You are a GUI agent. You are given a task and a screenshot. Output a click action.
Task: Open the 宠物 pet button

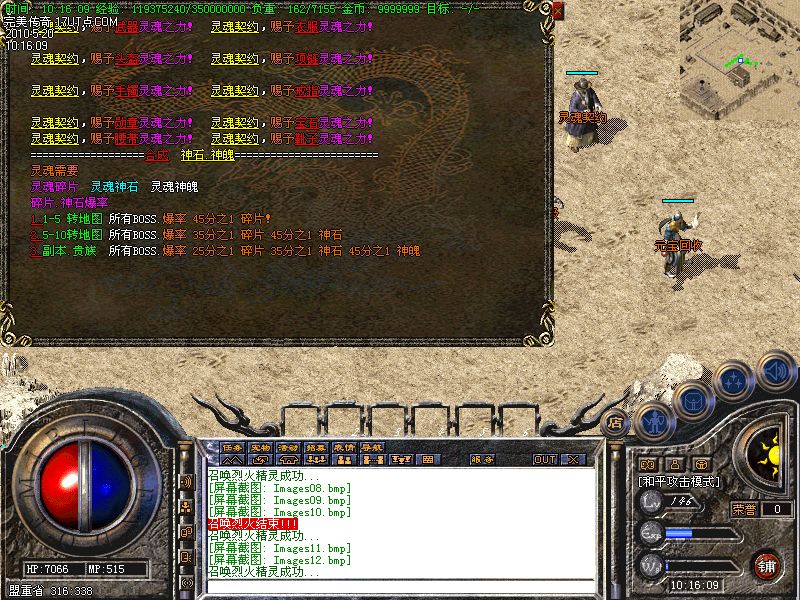[x=260, y=447]
